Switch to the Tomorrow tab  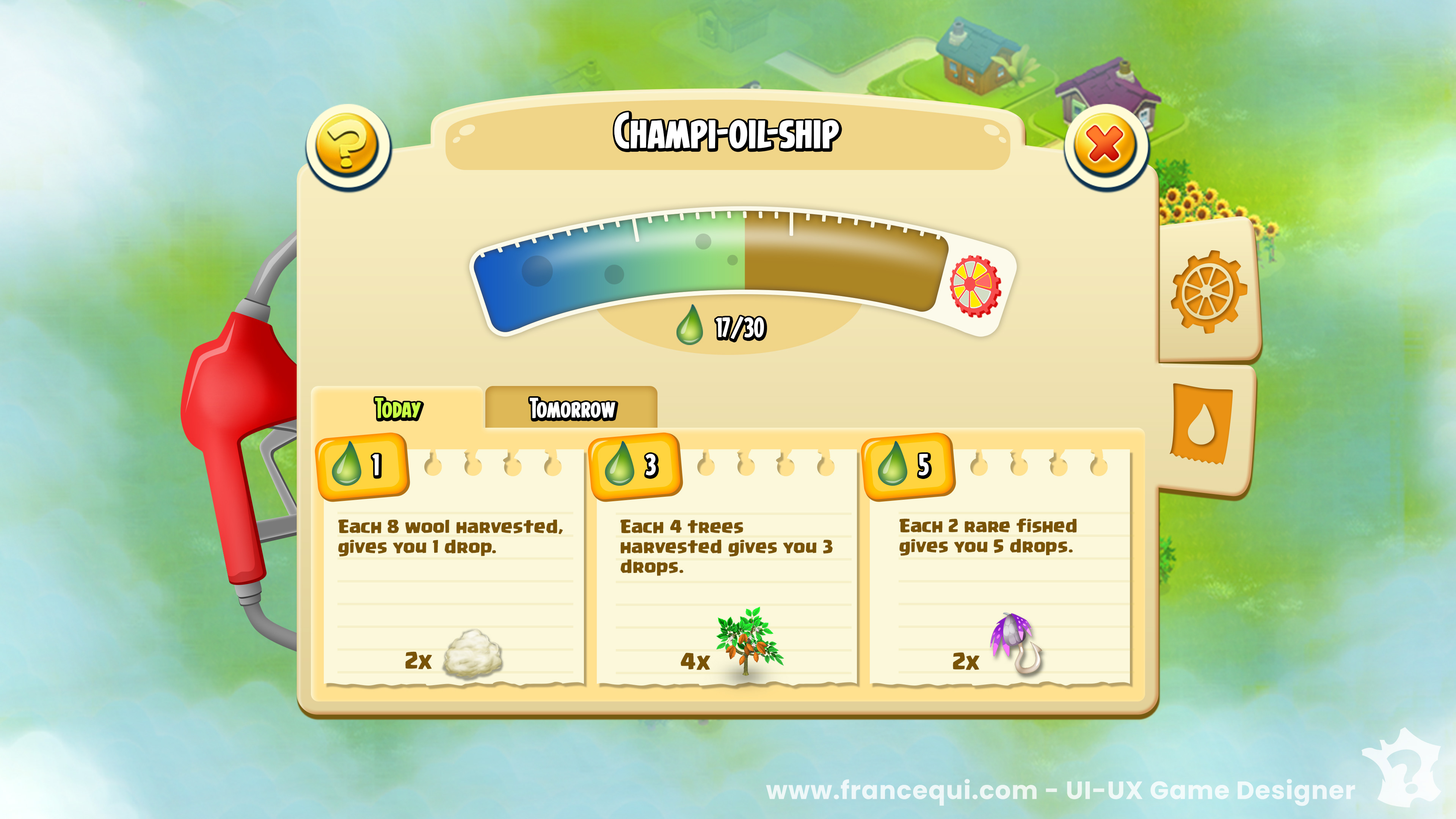click(x=571, y=409)
